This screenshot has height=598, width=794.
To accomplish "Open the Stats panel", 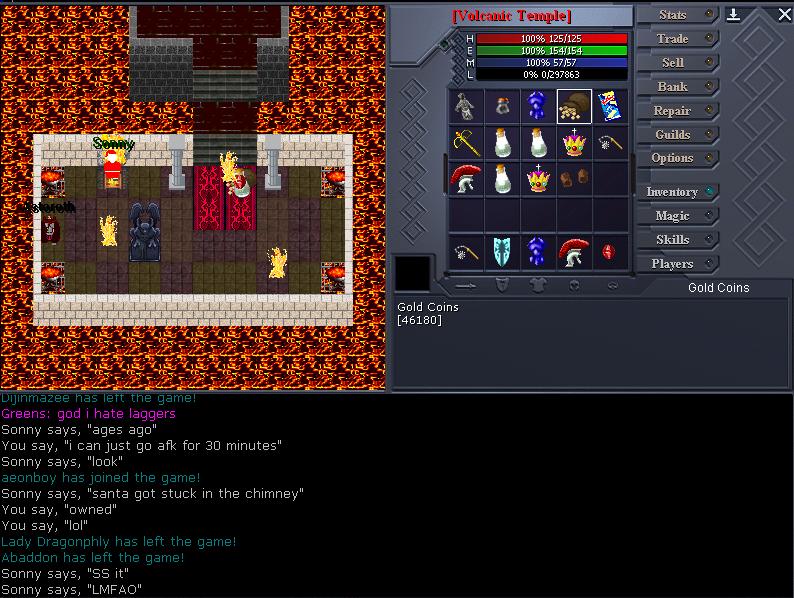I will 673,15.
